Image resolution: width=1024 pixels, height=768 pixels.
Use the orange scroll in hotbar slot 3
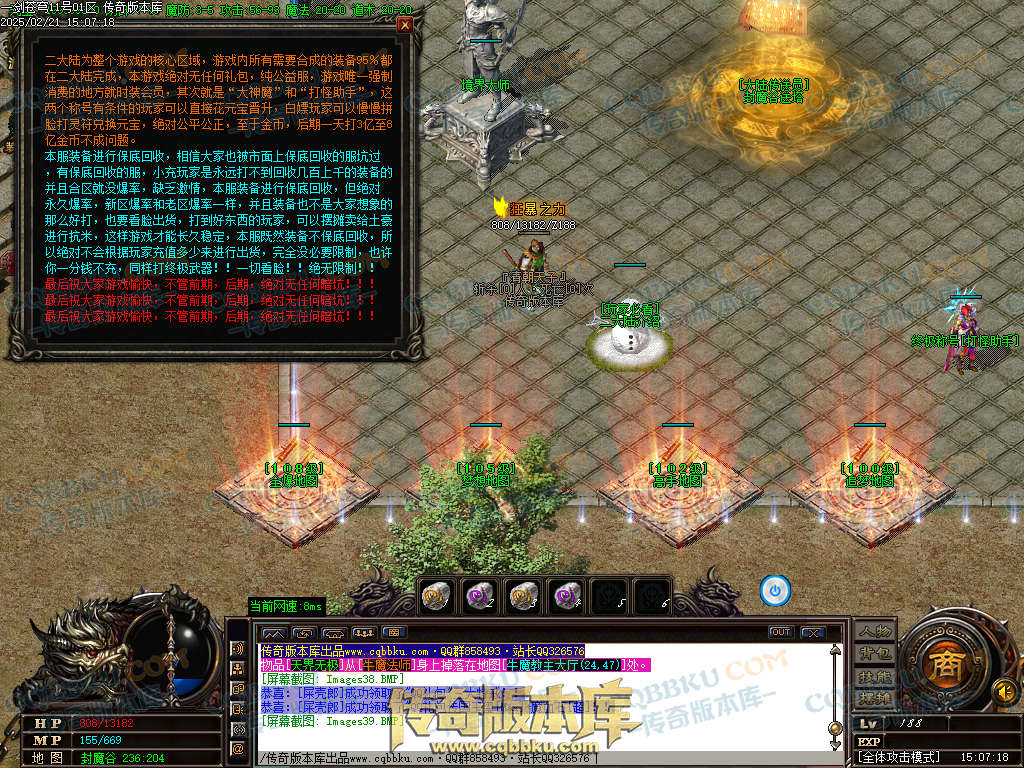click(523, 595)
